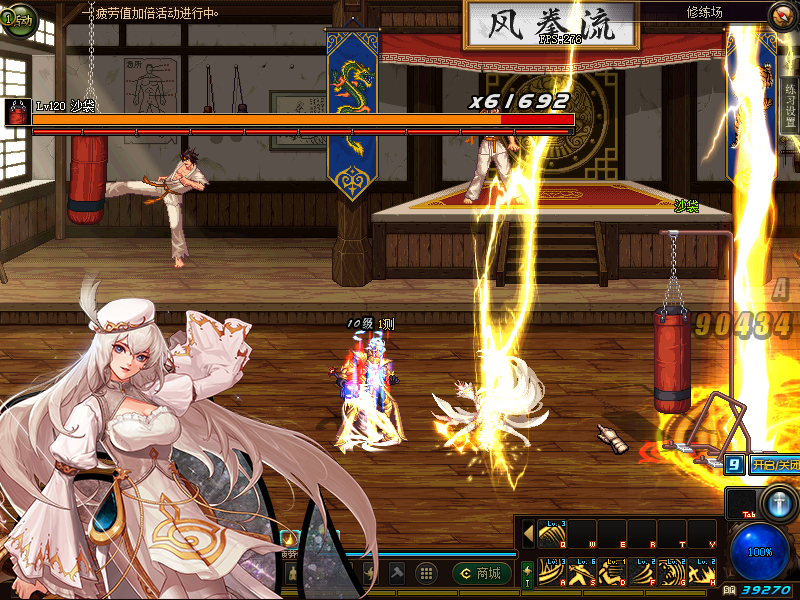
Task: Select the sandbag portrait on the boss bar
Action: [17, 113]
